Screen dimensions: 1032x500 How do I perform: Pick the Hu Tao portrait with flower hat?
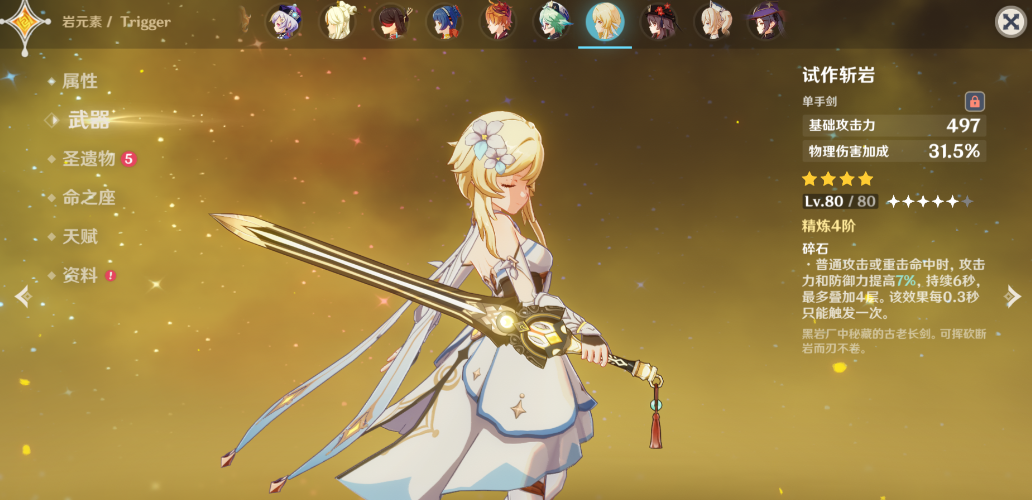coord(658,22)
